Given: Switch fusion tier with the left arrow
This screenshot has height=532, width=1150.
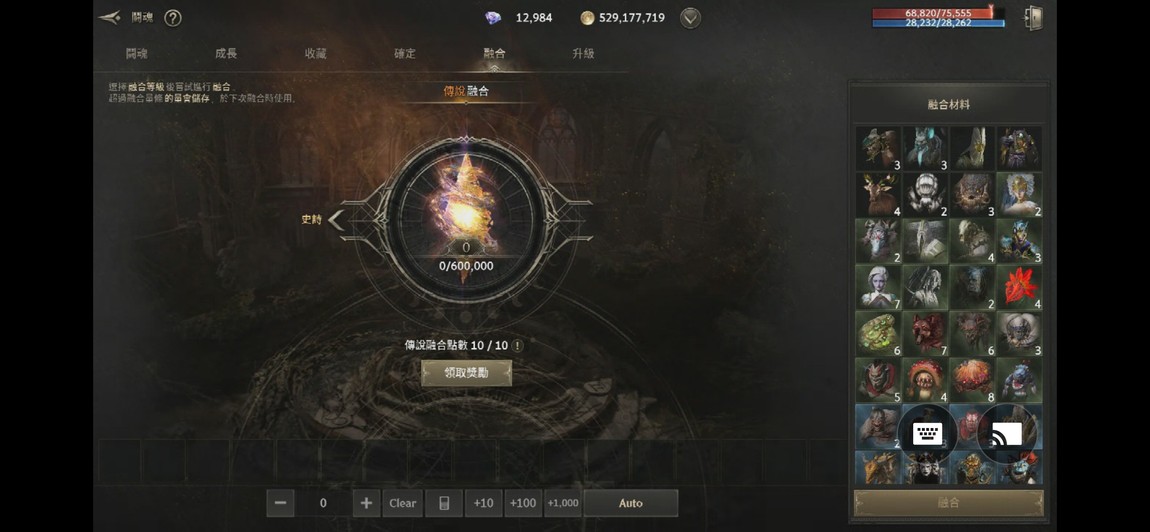Looking at the screenshot, I should point(336,219).
